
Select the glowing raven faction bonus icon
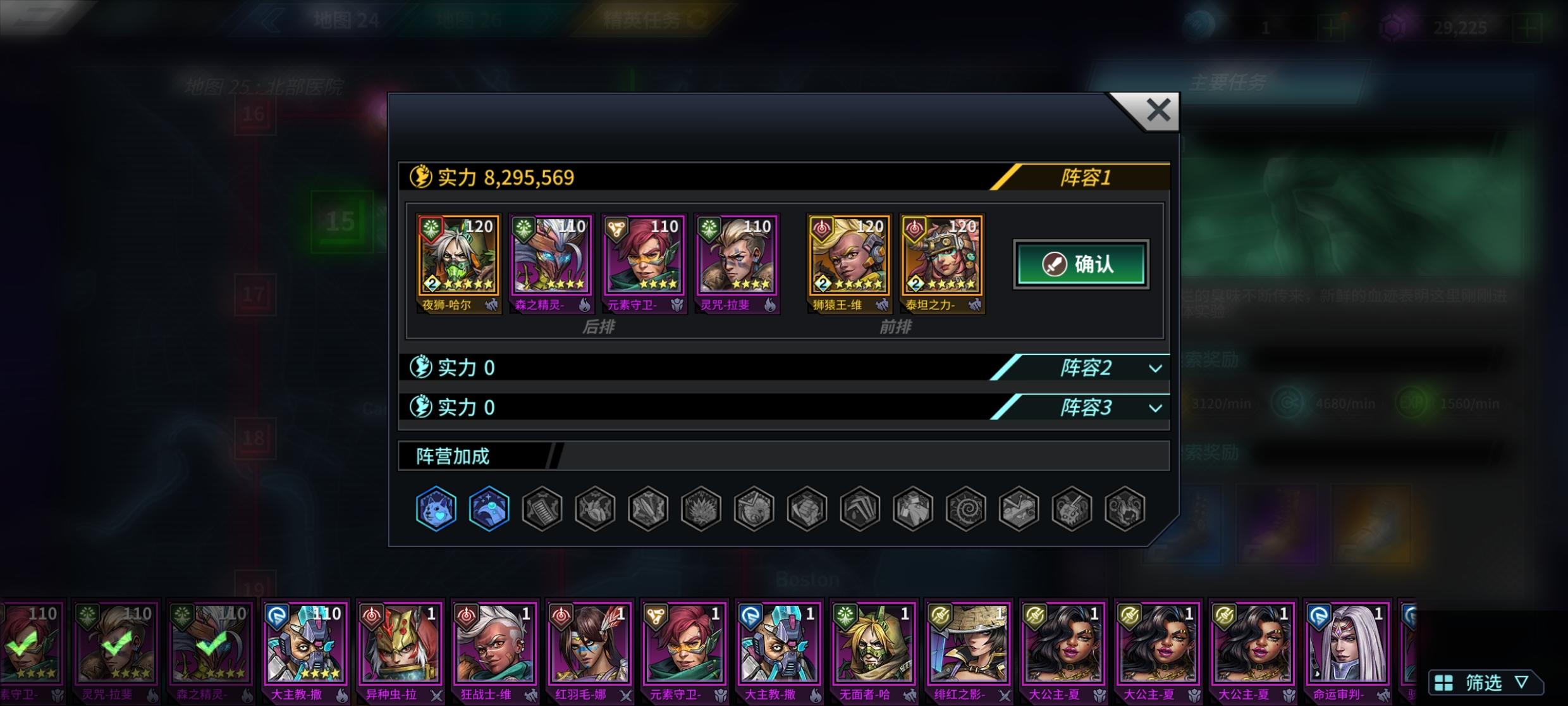point(489,509)
